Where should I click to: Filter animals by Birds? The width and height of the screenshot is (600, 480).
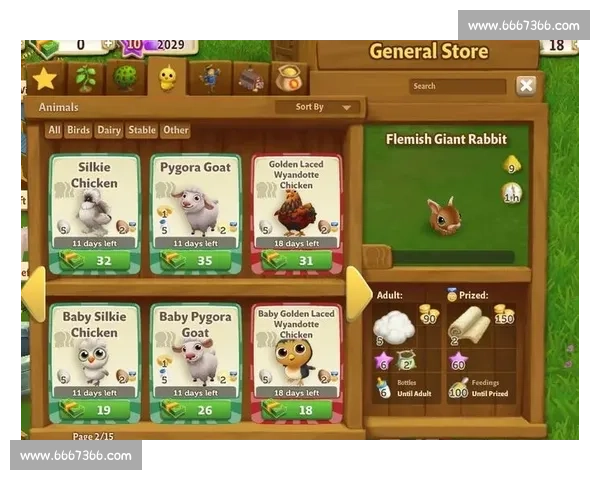78,130
